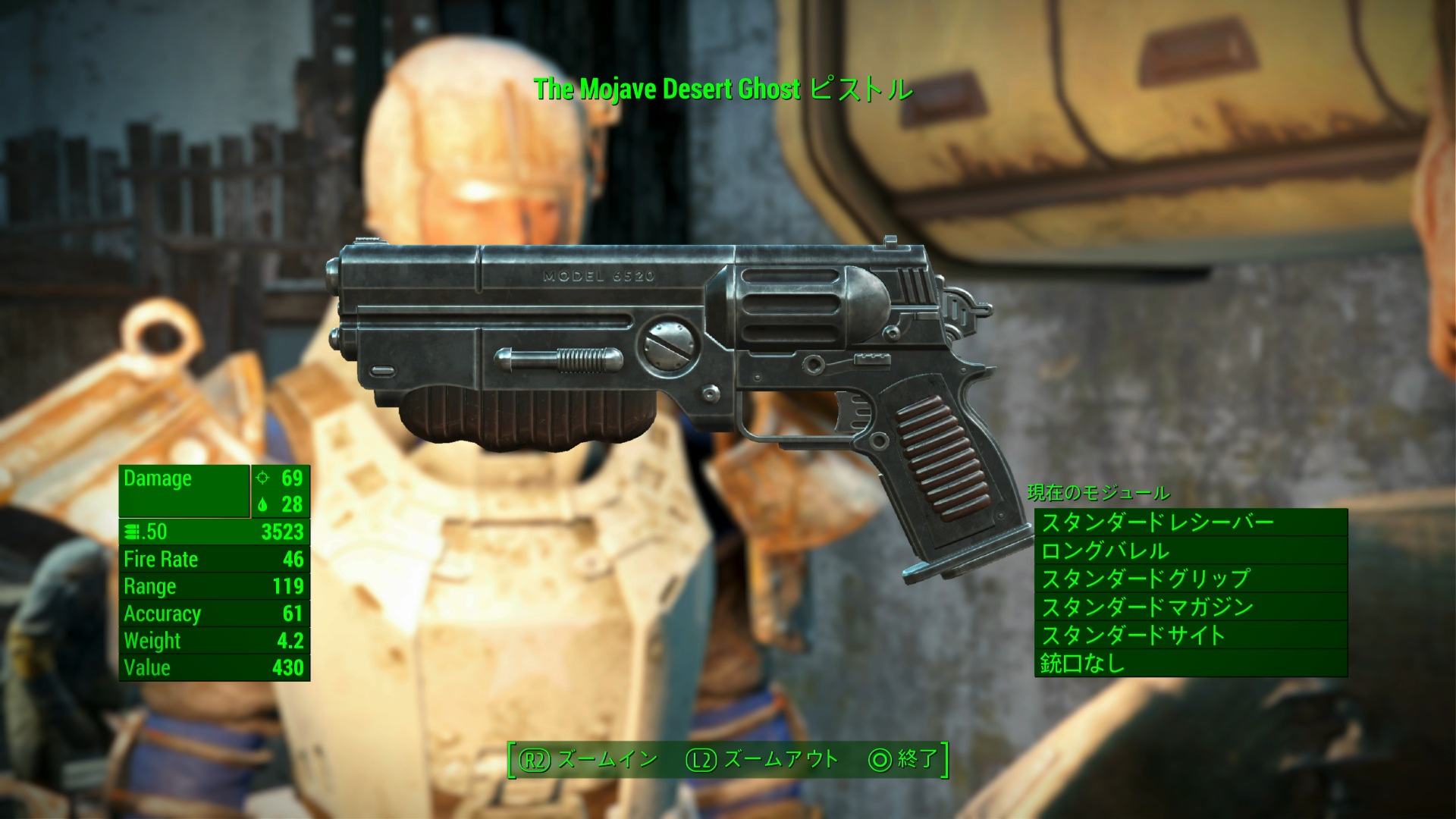The height and width of the screenshot is (819, 1456).
Task: Select the スタンダードレシーバー module row
Action: point(1190,522)
